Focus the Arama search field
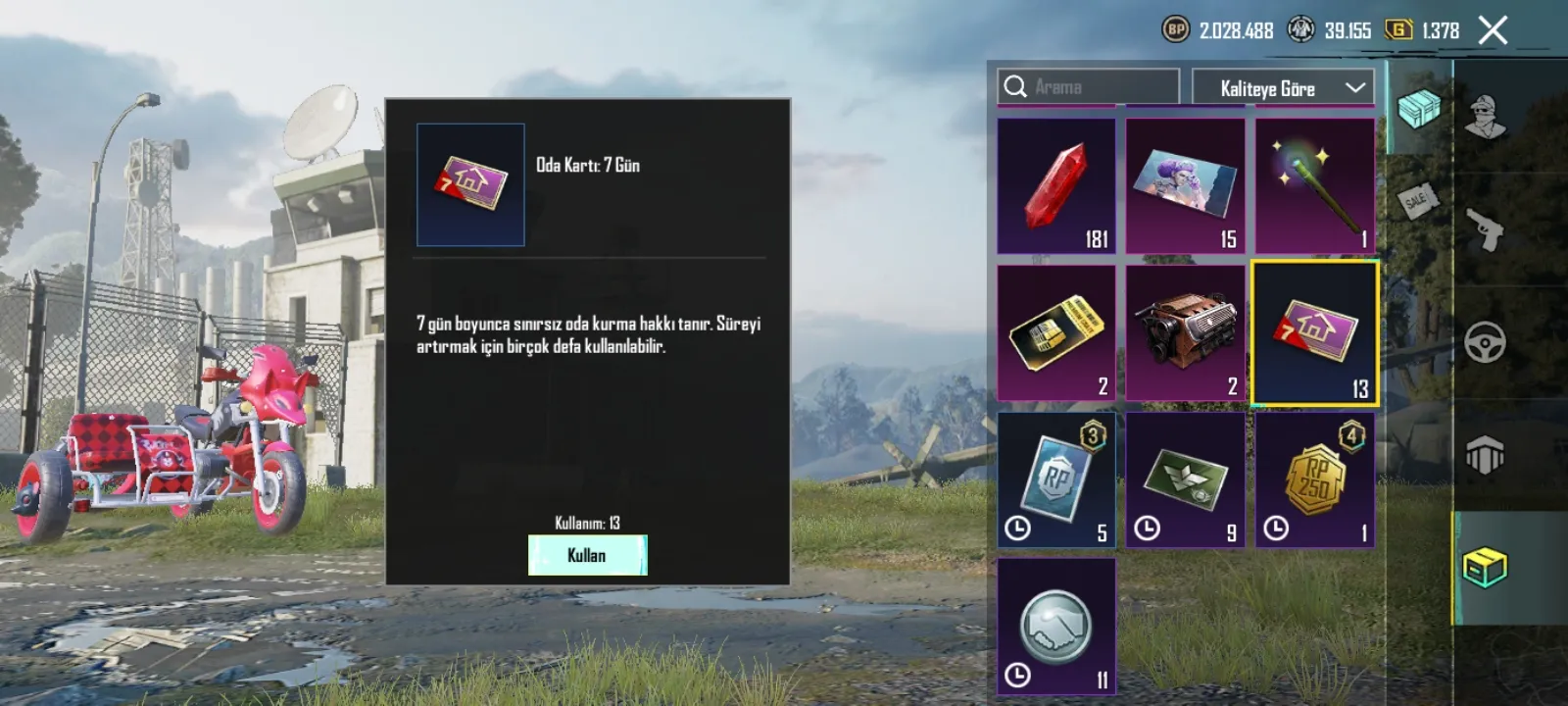This screenshot has height=706, width=1568. pos(1088,87)
